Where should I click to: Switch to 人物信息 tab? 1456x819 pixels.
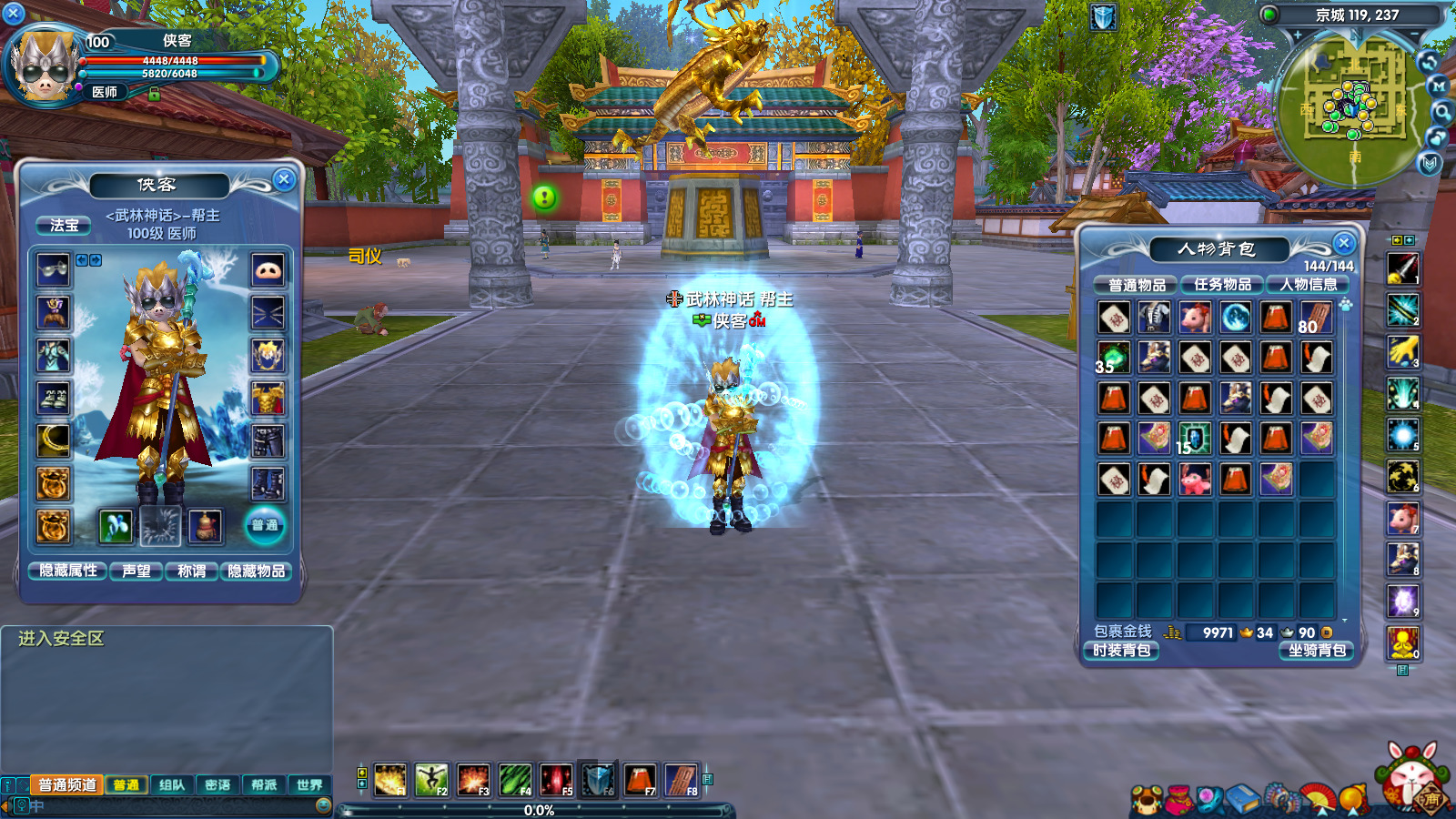pyautogui.click(x=1308, y=285)
